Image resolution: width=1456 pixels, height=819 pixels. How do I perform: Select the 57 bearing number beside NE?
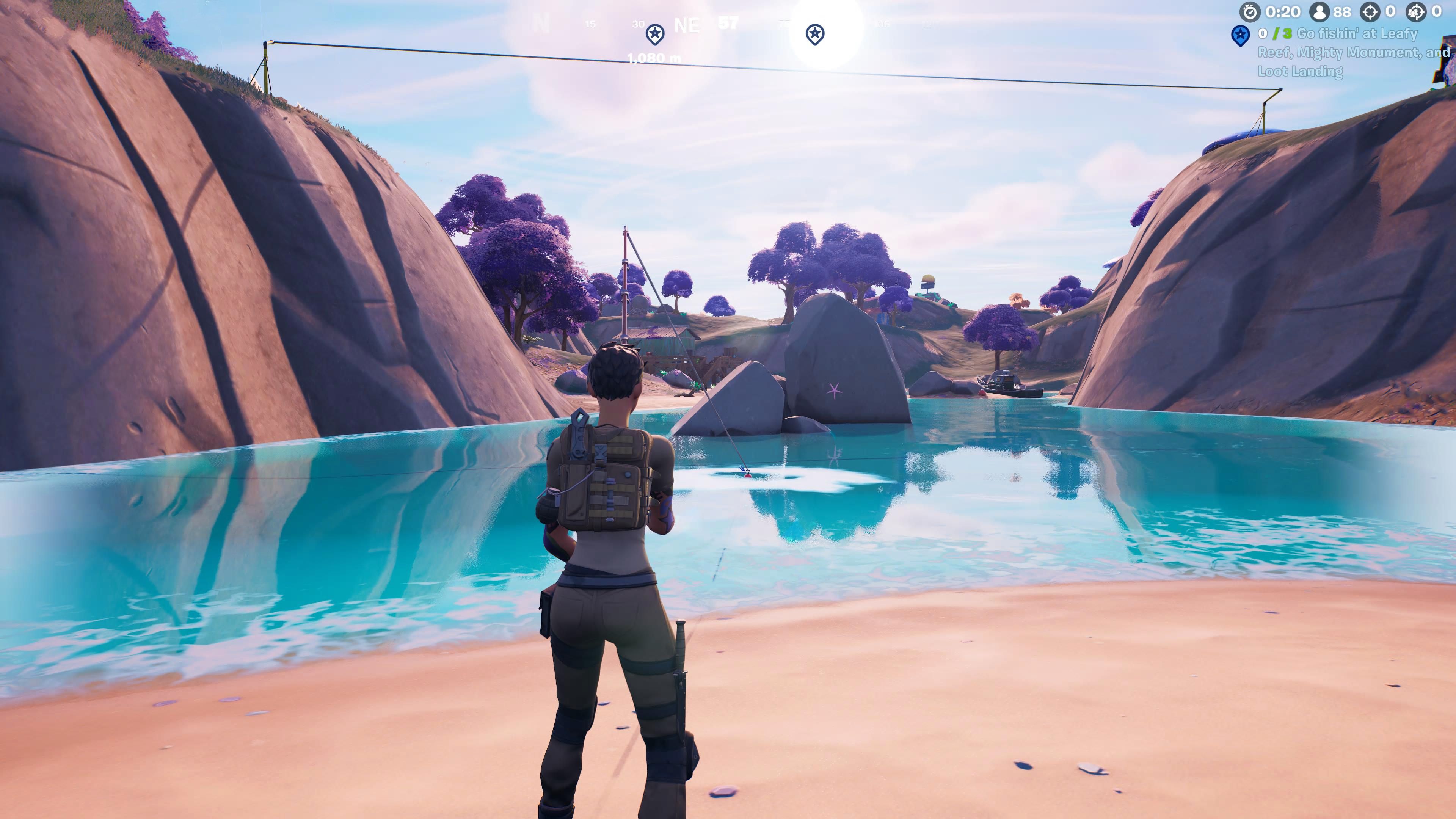point(728,24)
